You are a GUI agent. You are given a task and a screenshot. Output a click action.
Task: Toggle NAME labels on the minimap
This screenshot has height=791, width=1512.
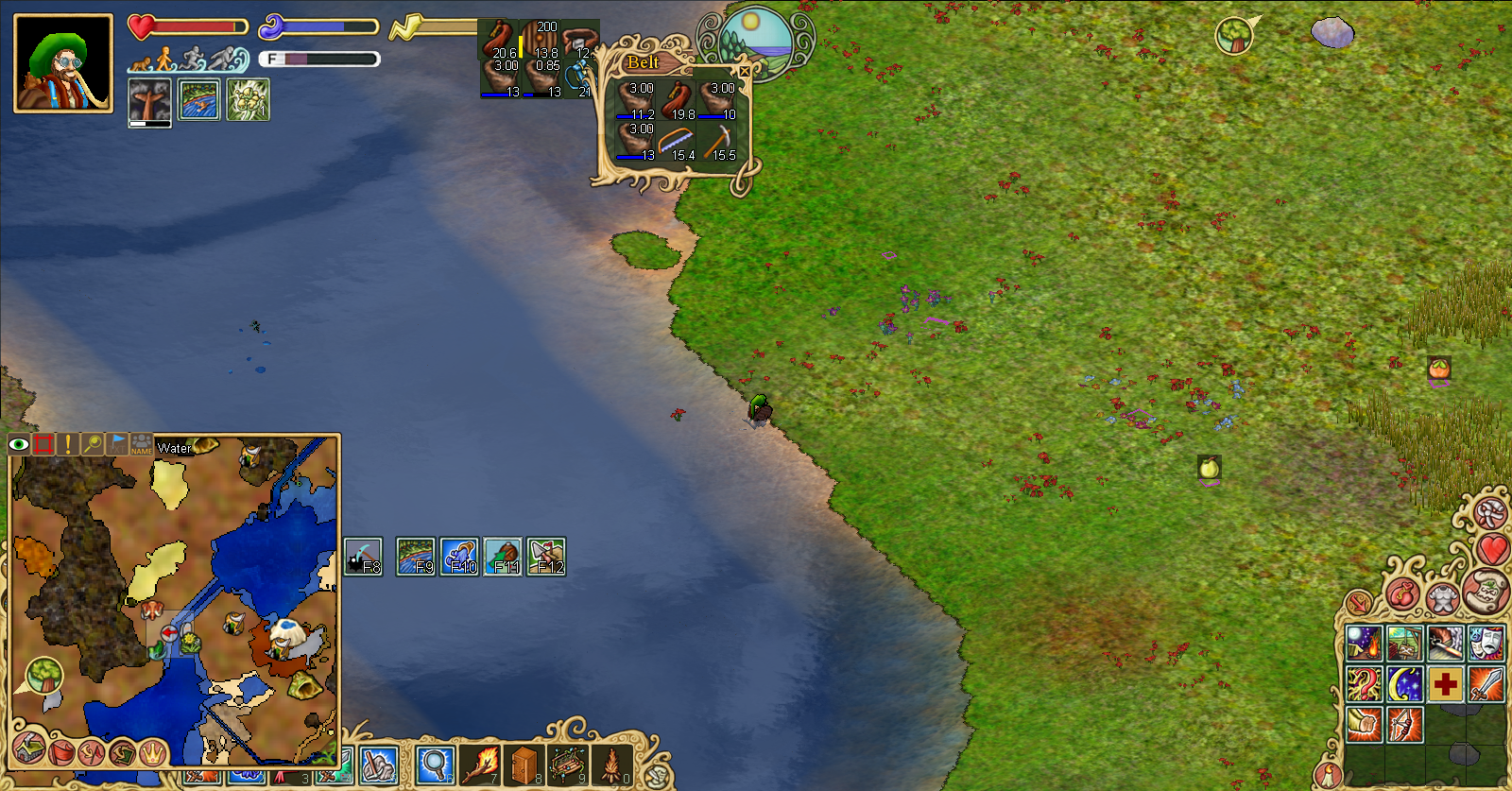point(142,445)
